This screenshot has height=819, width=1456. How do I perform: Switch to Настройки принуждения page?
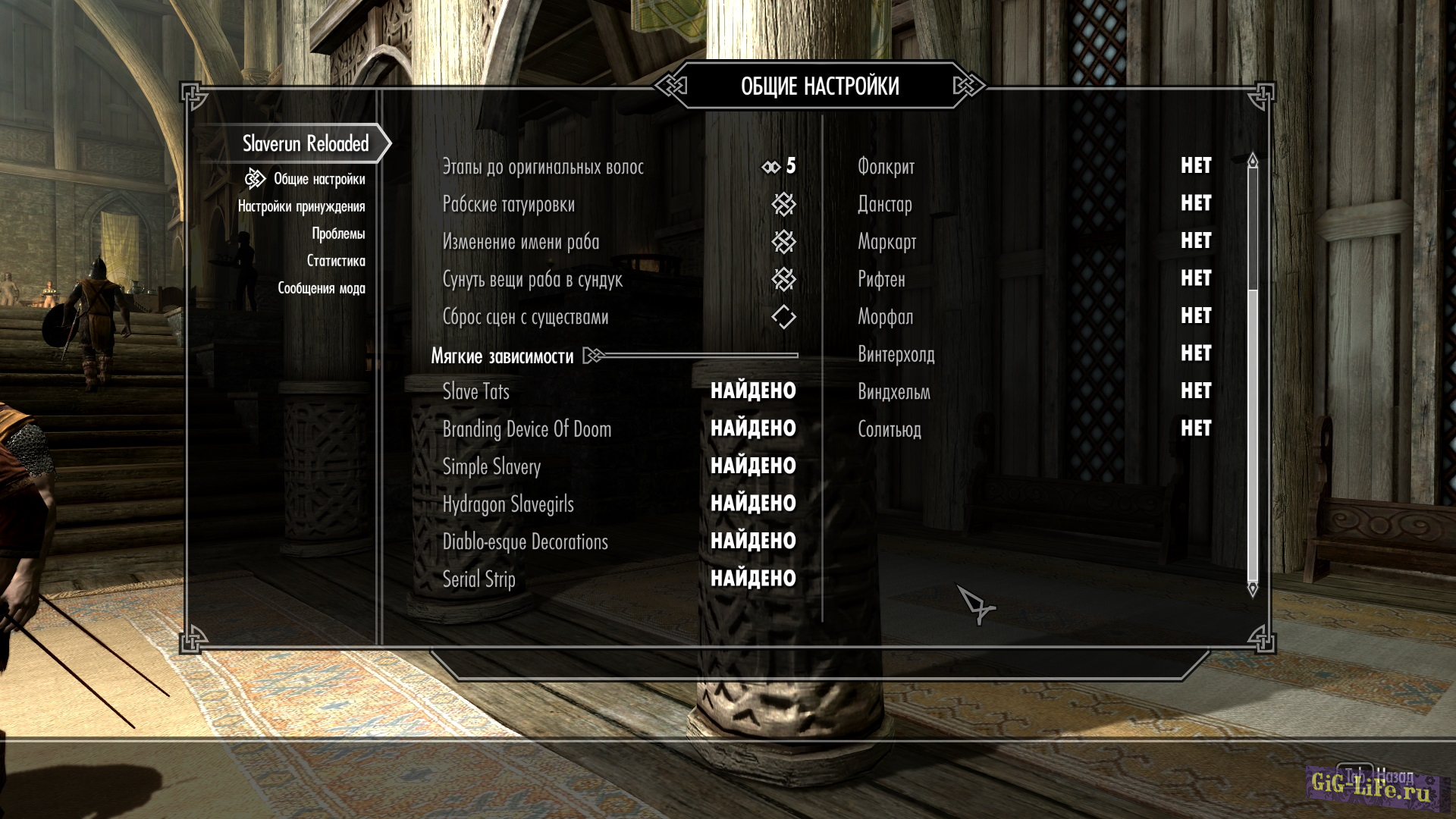pos(301,206)
